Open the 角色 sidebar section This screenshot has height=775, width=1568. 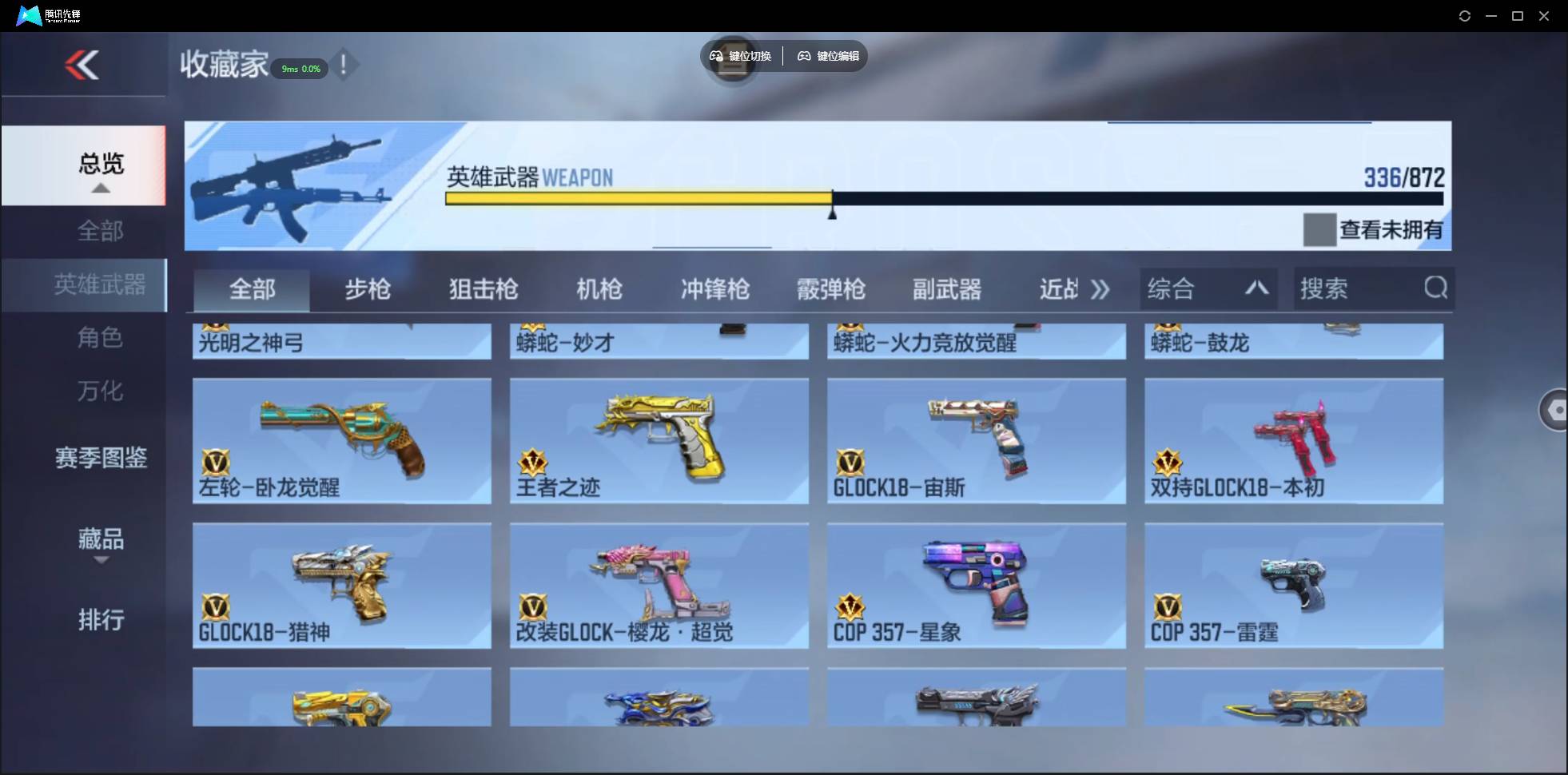coord(101,338)
